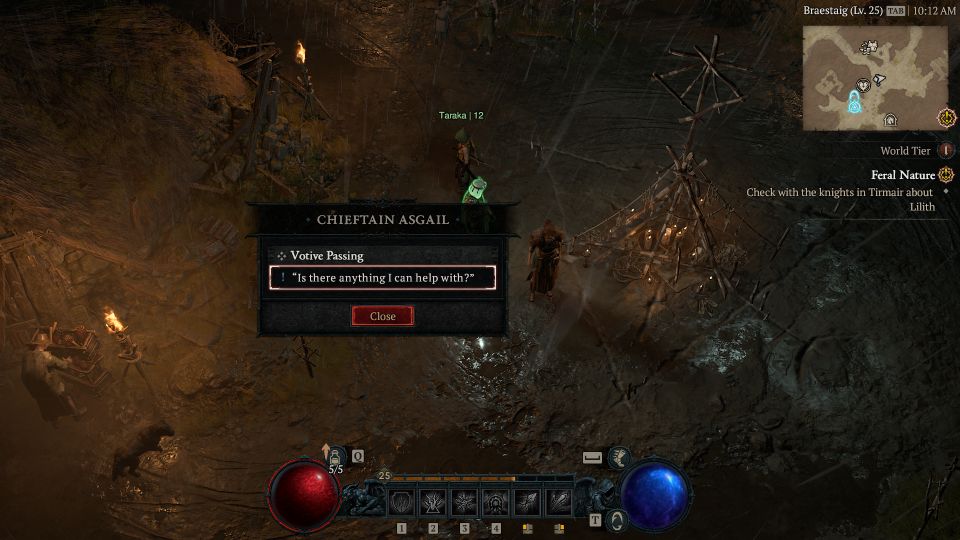Activate the second skill bar ability
The image size is (960, 540).
[x=433, y=501]
